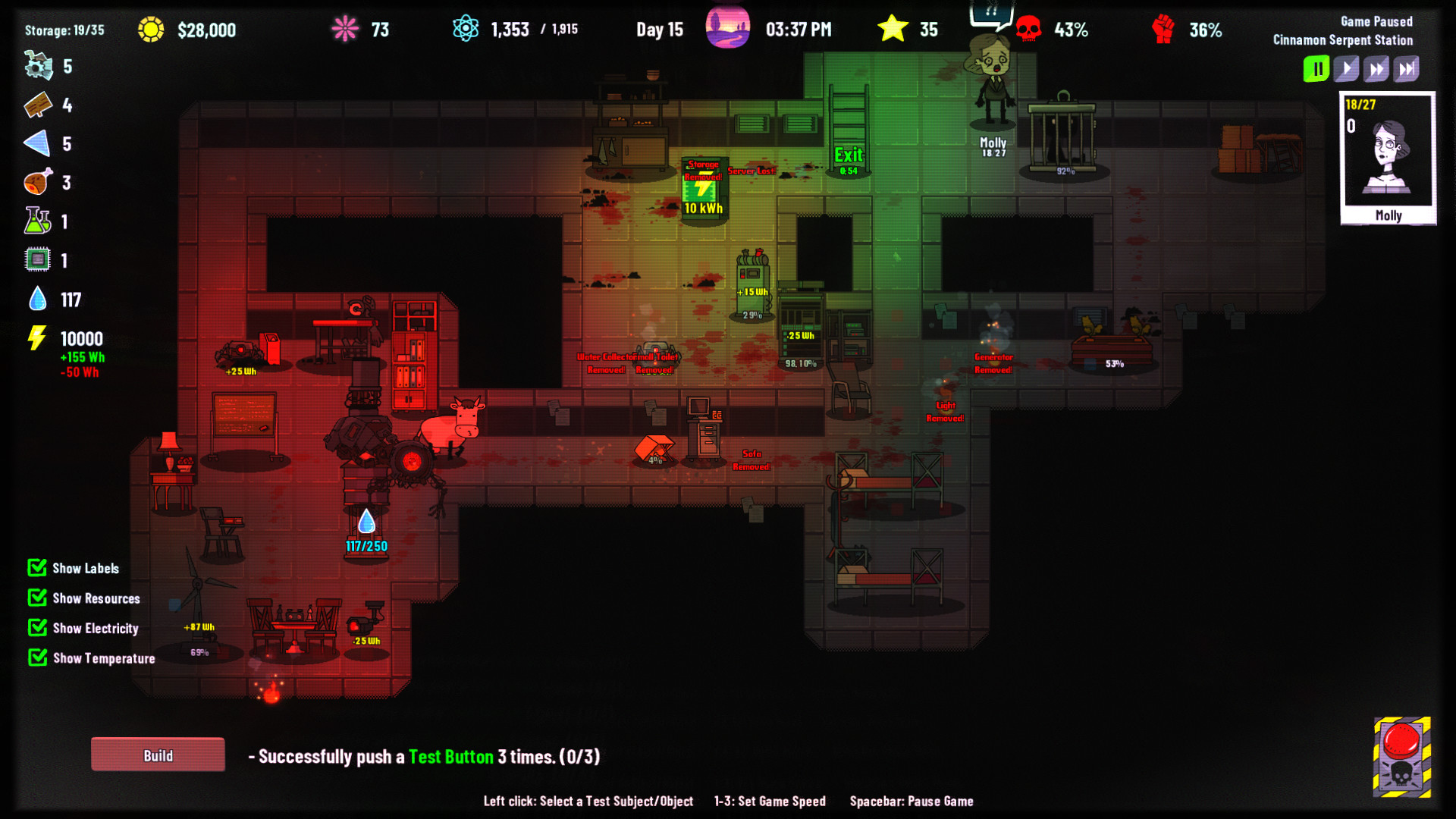Select the raw meat resource icon

[39, 182]
